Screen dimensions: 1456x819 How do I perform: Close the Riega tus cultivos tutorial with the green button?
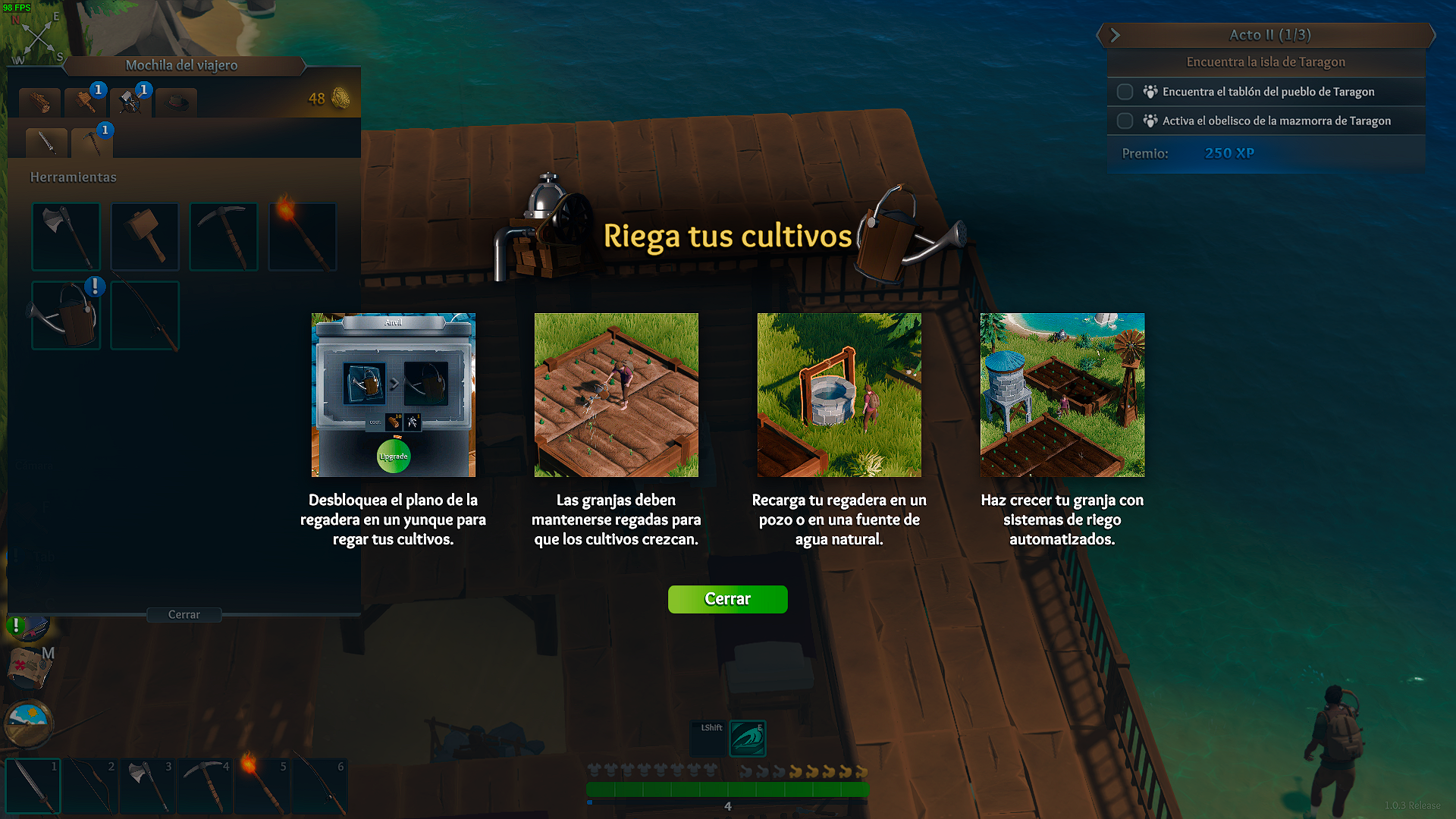727,599
